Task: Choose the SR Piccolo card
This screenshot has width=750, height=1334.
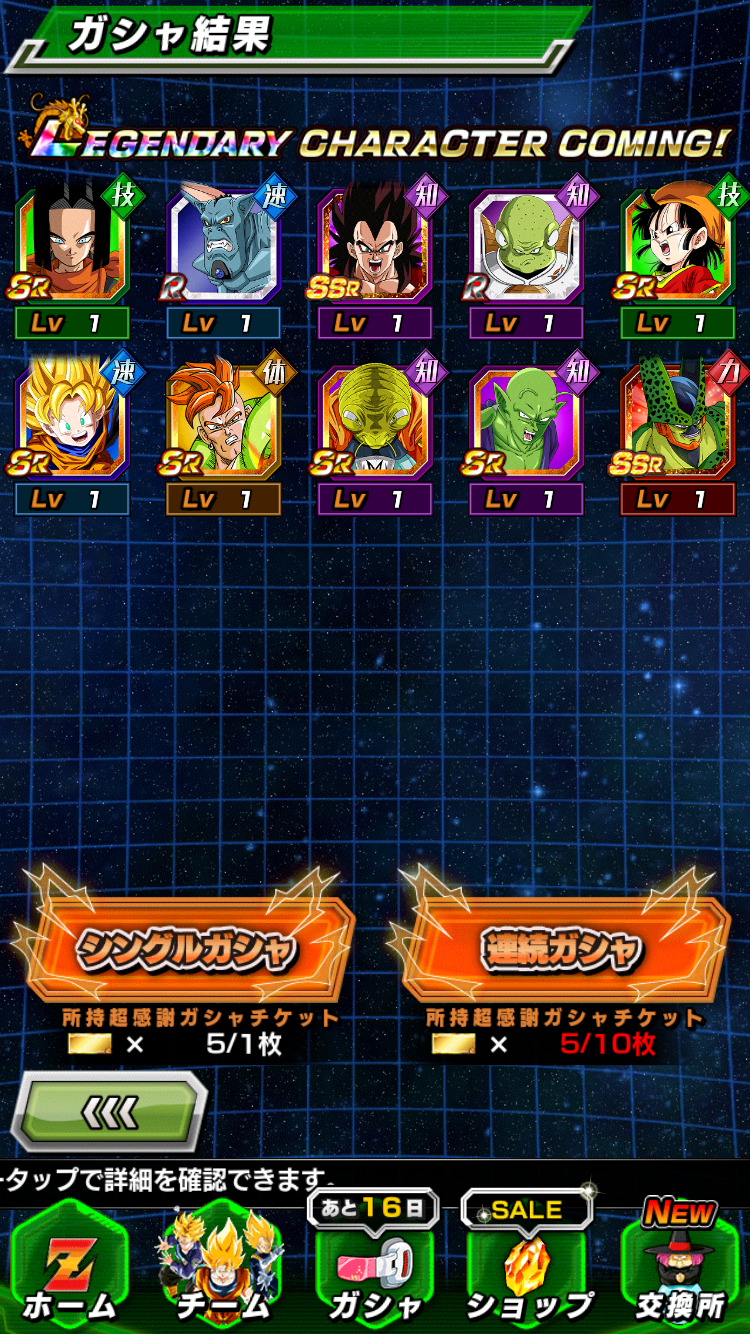Action: click(526, 421)
